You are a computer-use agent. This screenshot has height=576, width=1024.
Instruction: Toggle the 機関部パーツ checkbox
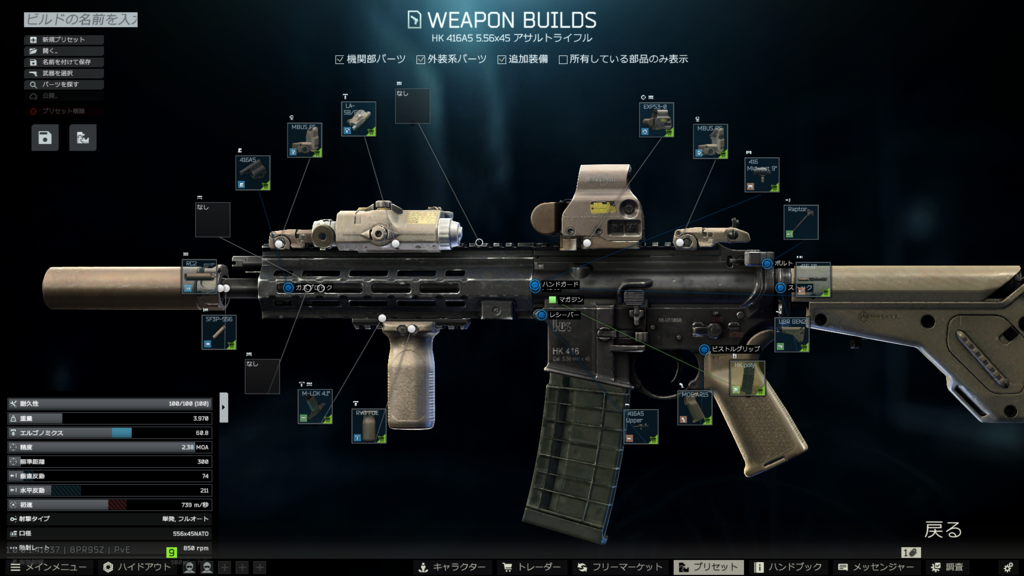point(340,59)
